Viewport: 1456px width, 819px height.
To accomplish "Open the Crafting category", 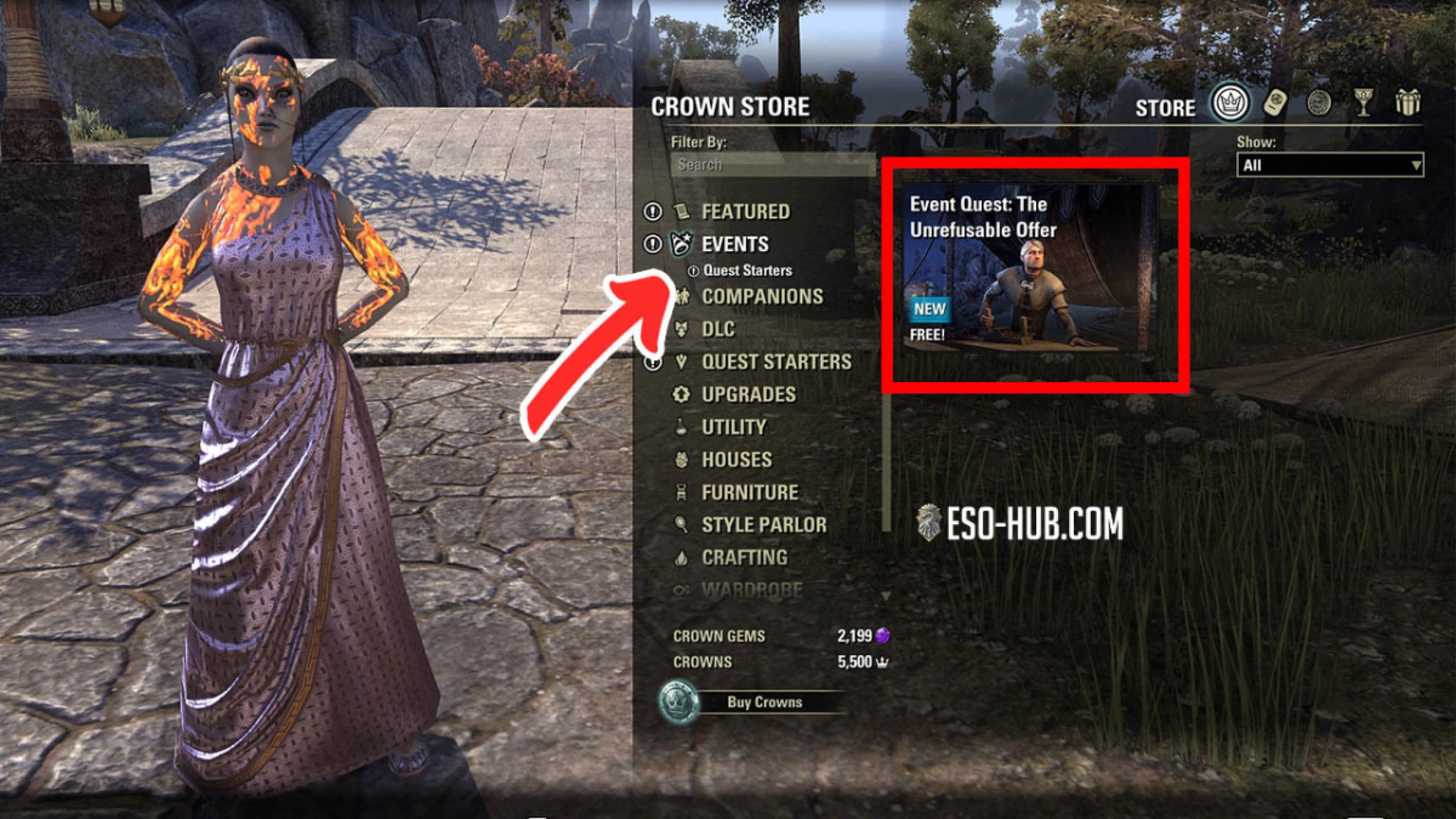I will click(x=744, y=558).
